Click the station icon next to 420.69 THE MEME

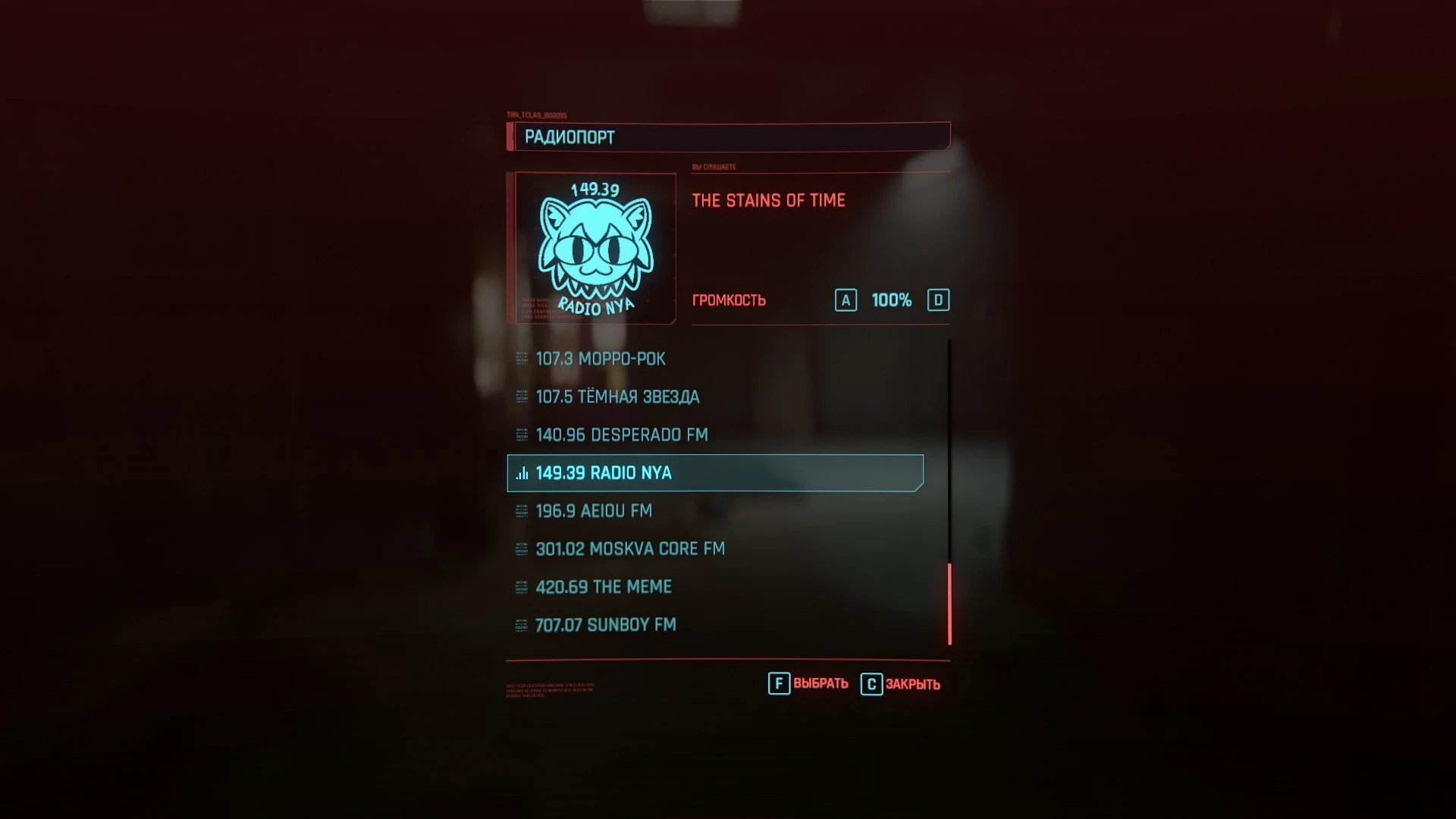521,587
